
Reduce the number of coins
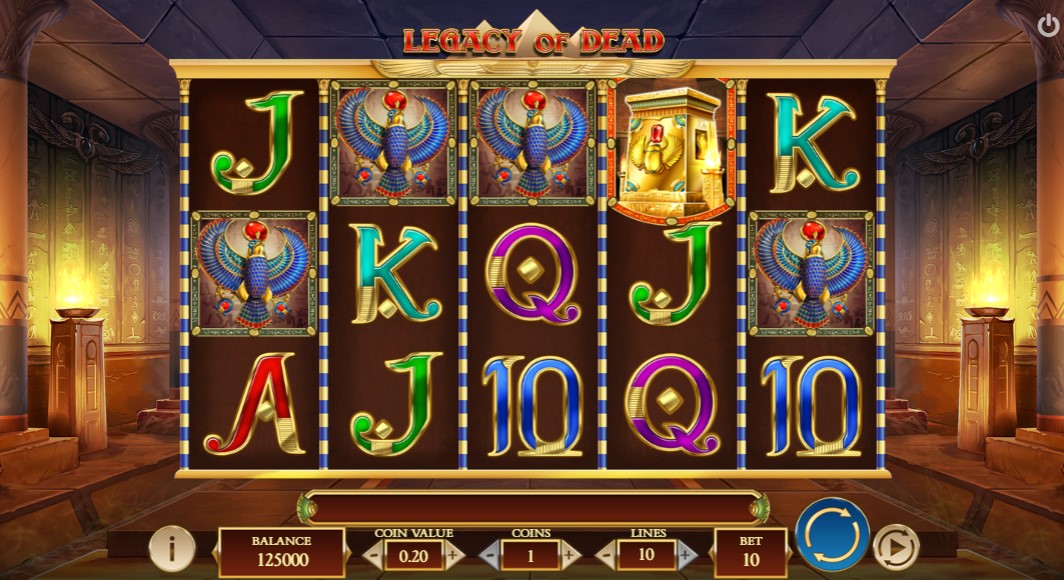tap(490, 554)
